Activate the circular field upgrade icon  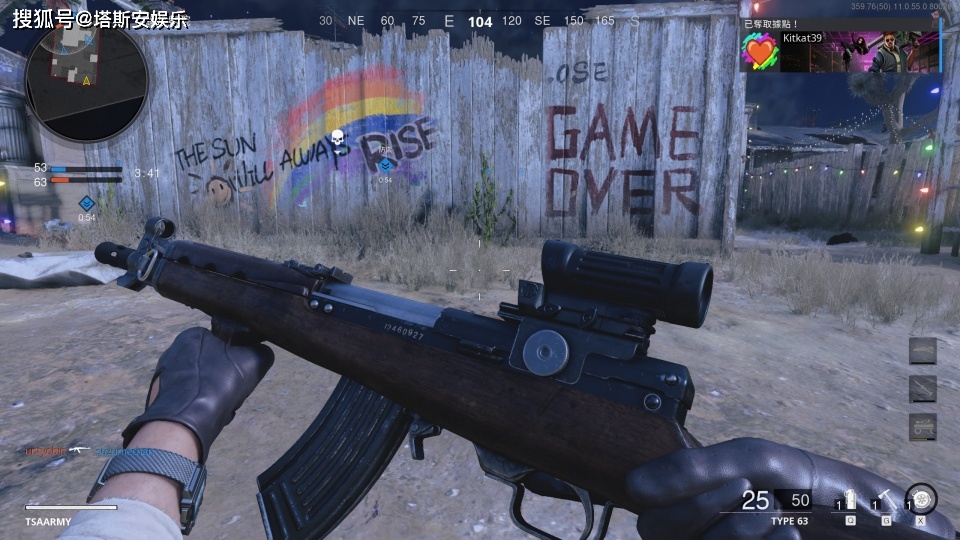[x=920, y=499]
